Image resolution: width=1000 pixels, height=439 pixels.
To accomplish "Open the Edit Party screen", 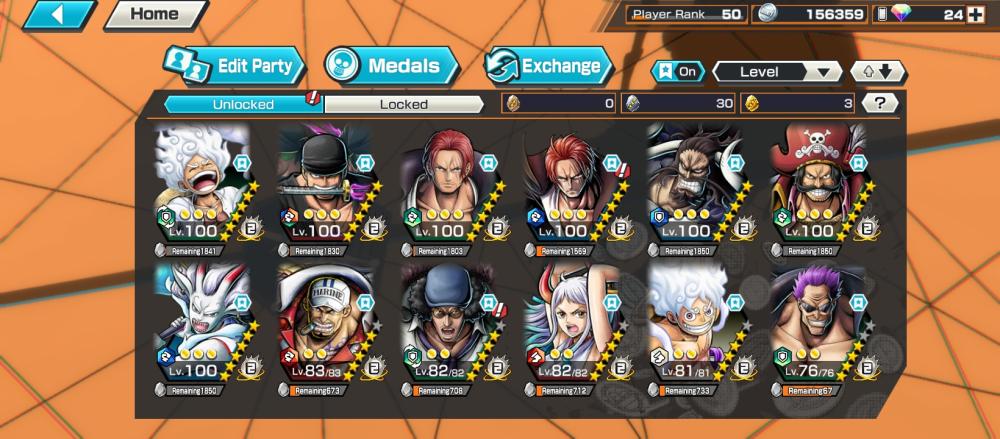I will tap(233, 66).
